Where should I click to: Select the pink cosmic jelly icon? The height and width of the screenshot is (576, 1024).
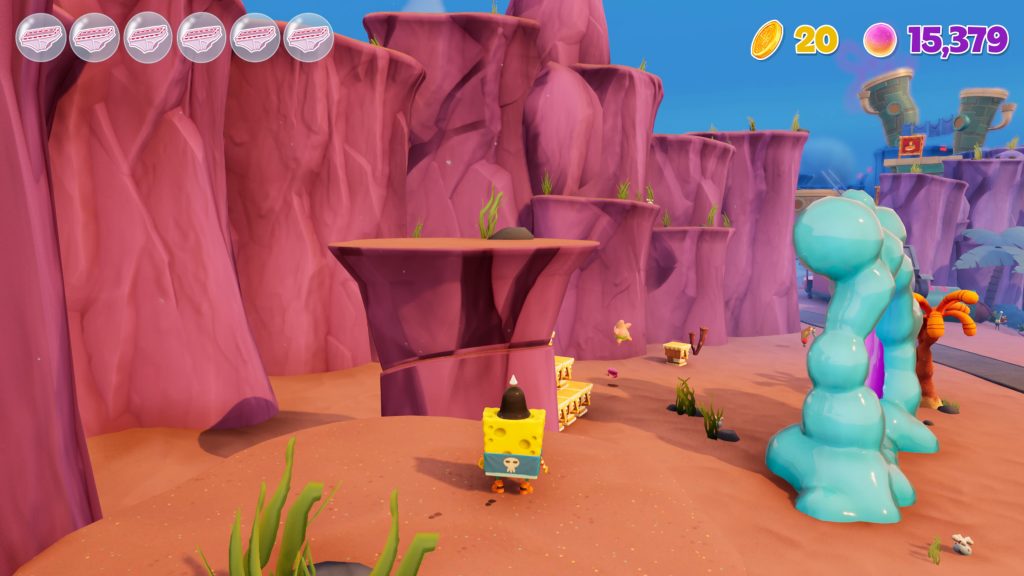880,40
